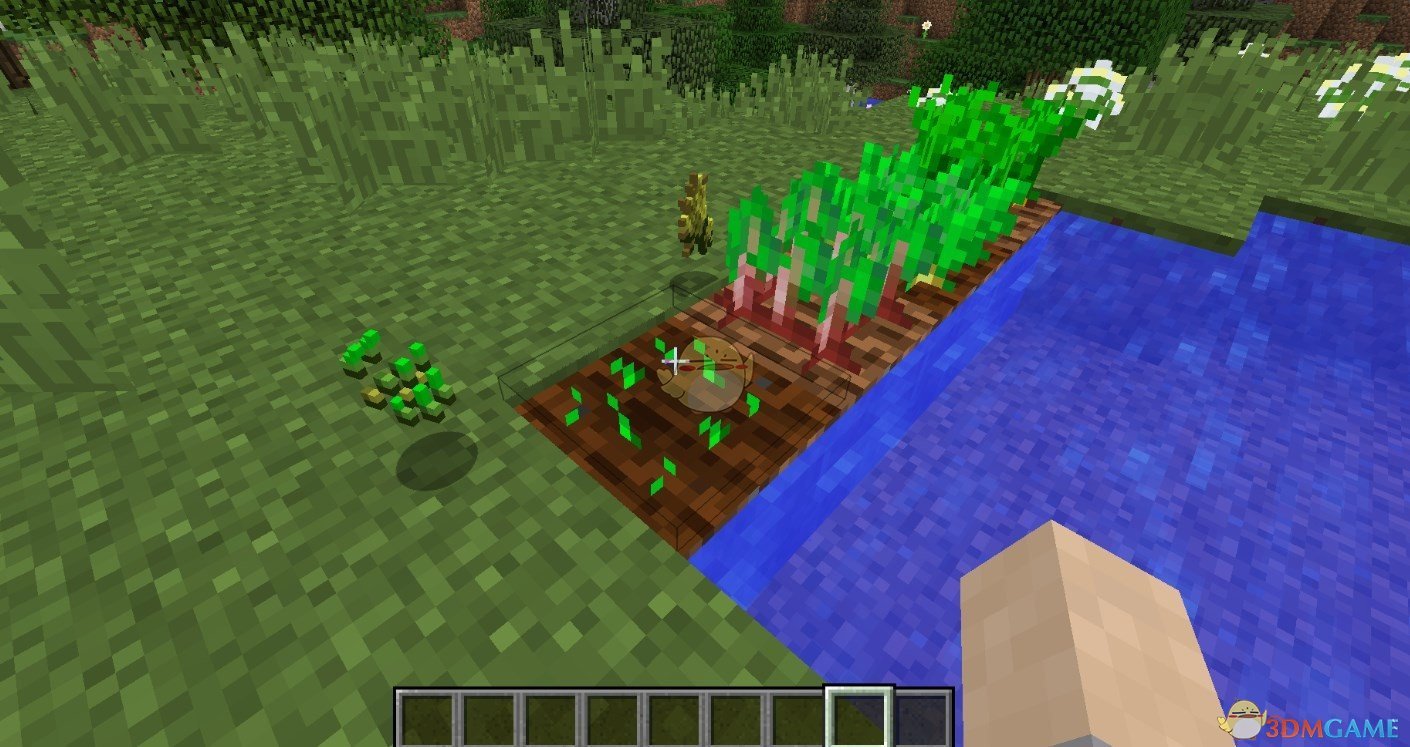This screenshot has width=1410, height=747.
Task: Select the third hotbar slot
Action: click(x=551, y=715)
